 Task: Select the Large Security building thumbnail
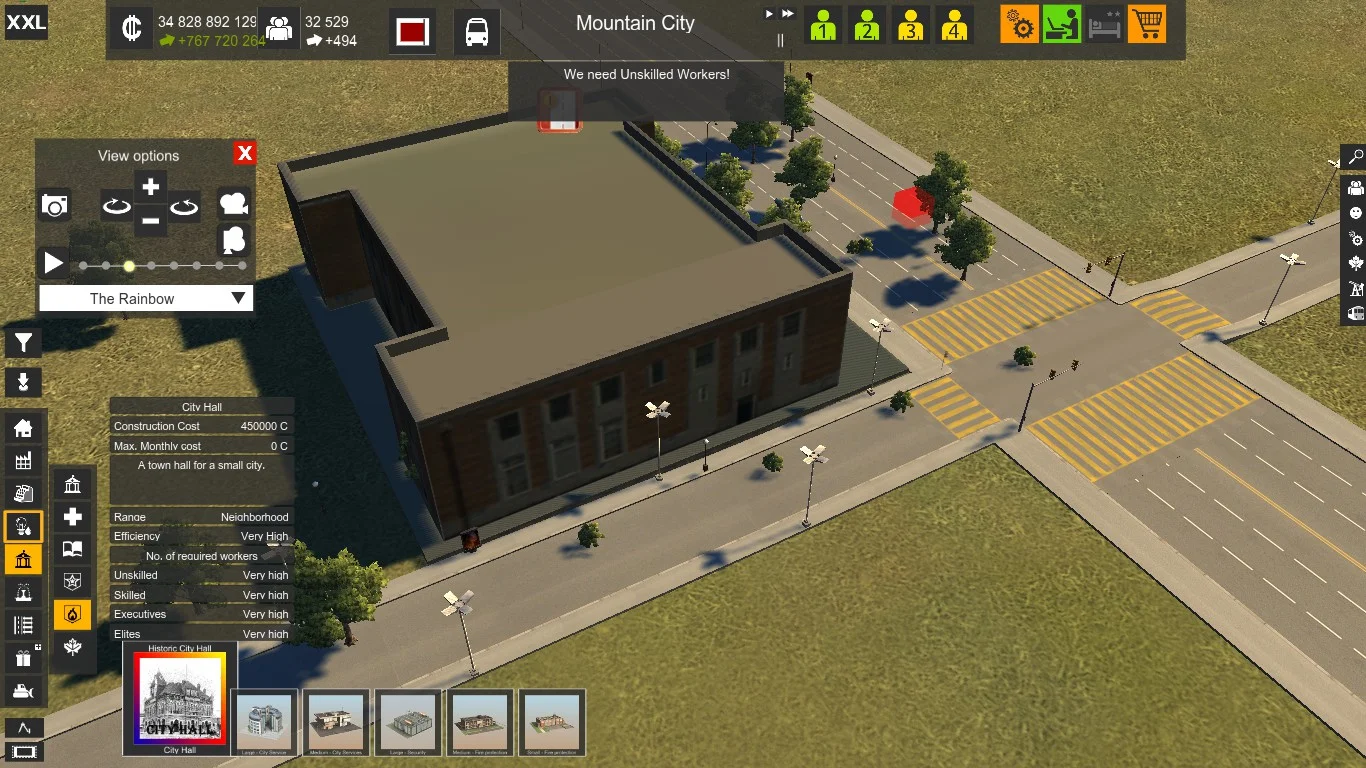pos(408,721)
